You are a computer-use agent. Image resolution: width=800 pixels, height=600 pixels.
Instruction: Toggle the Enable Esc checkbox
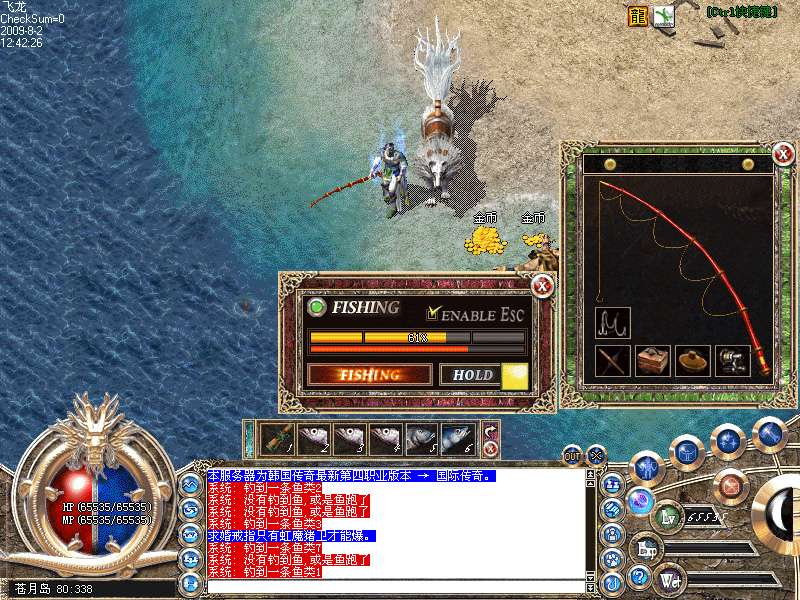pyautogui.click(x=433, y=312)
